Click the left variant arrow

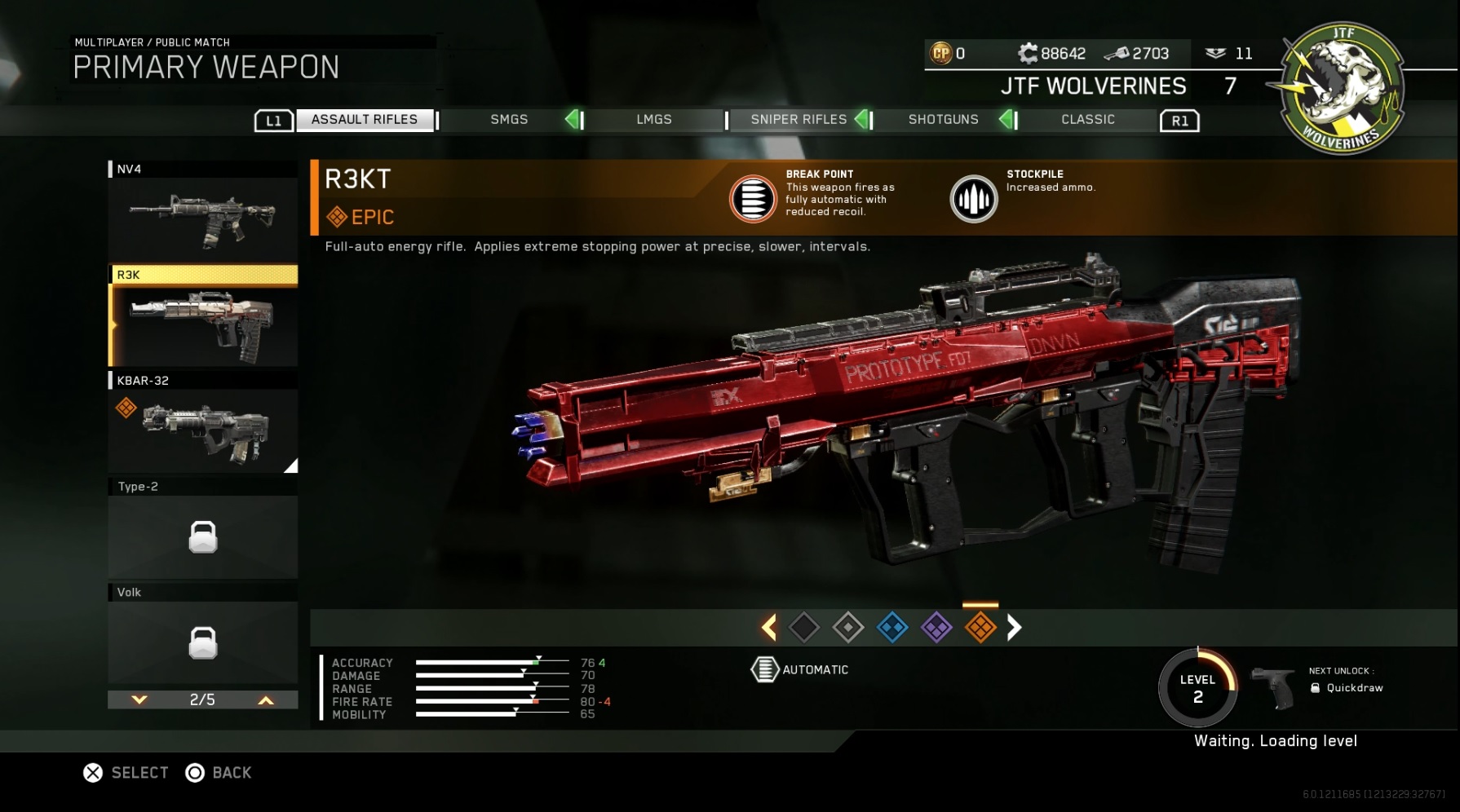coord(768,627)
